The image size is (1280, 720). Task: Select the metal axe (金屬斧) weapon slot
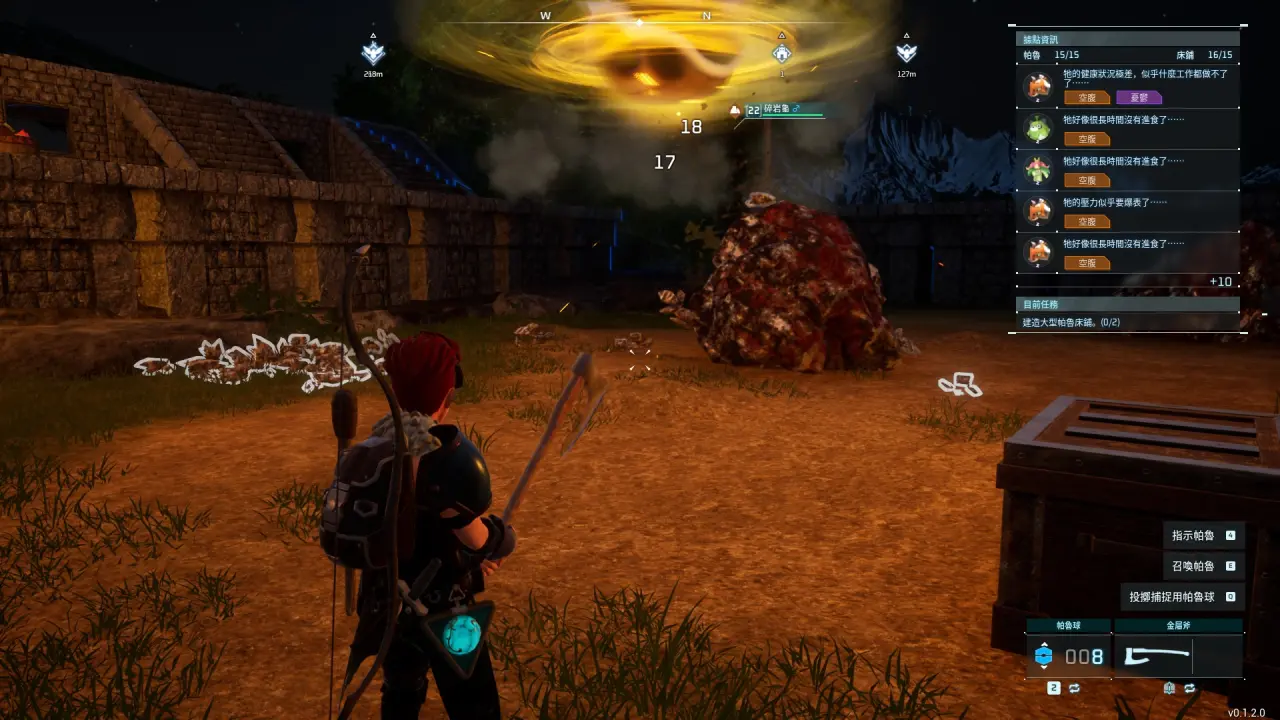click(1178, 656)
